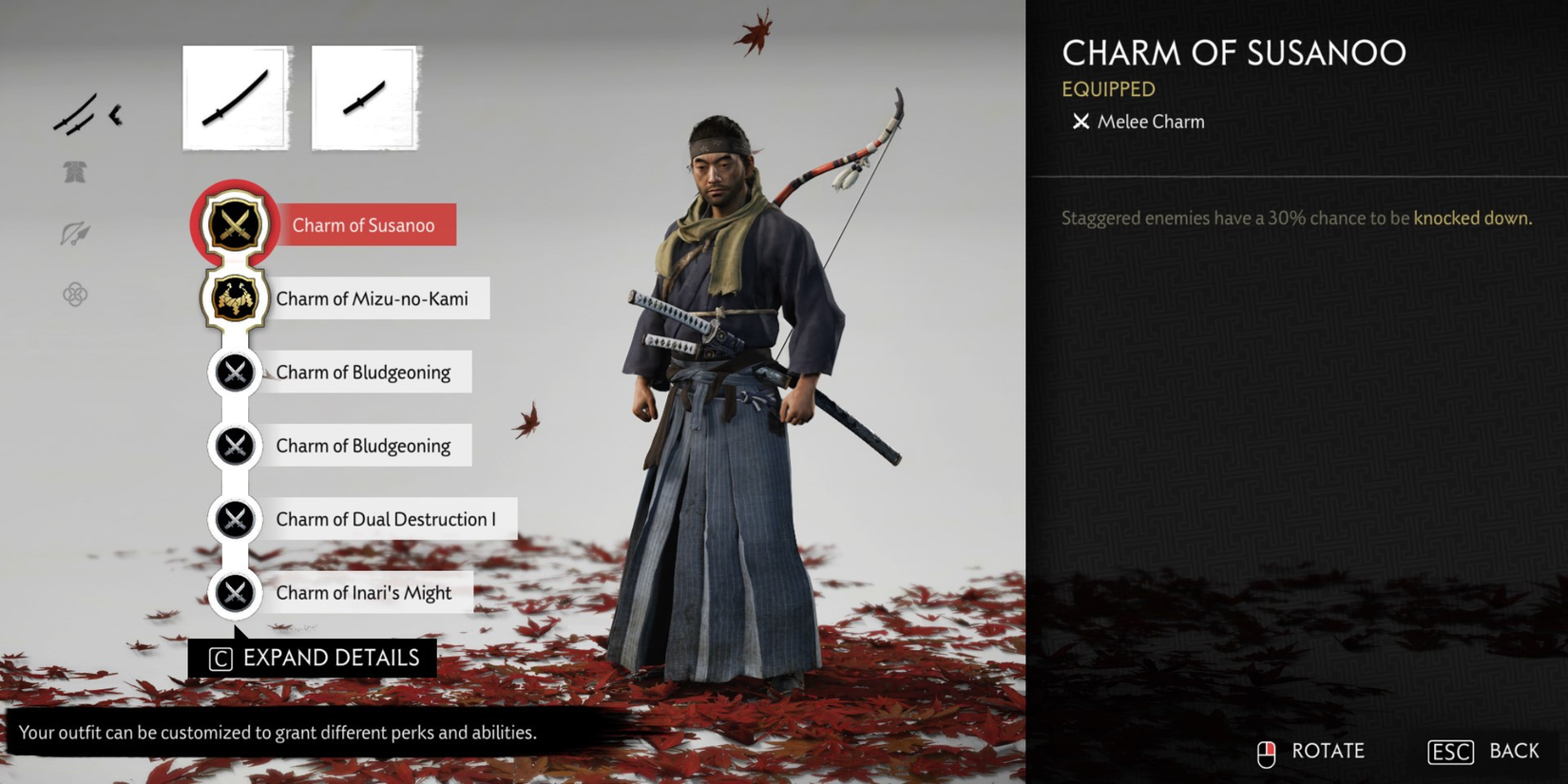Click the crossed-swords icon on Charm of Bludgeoning

(234, 372)
